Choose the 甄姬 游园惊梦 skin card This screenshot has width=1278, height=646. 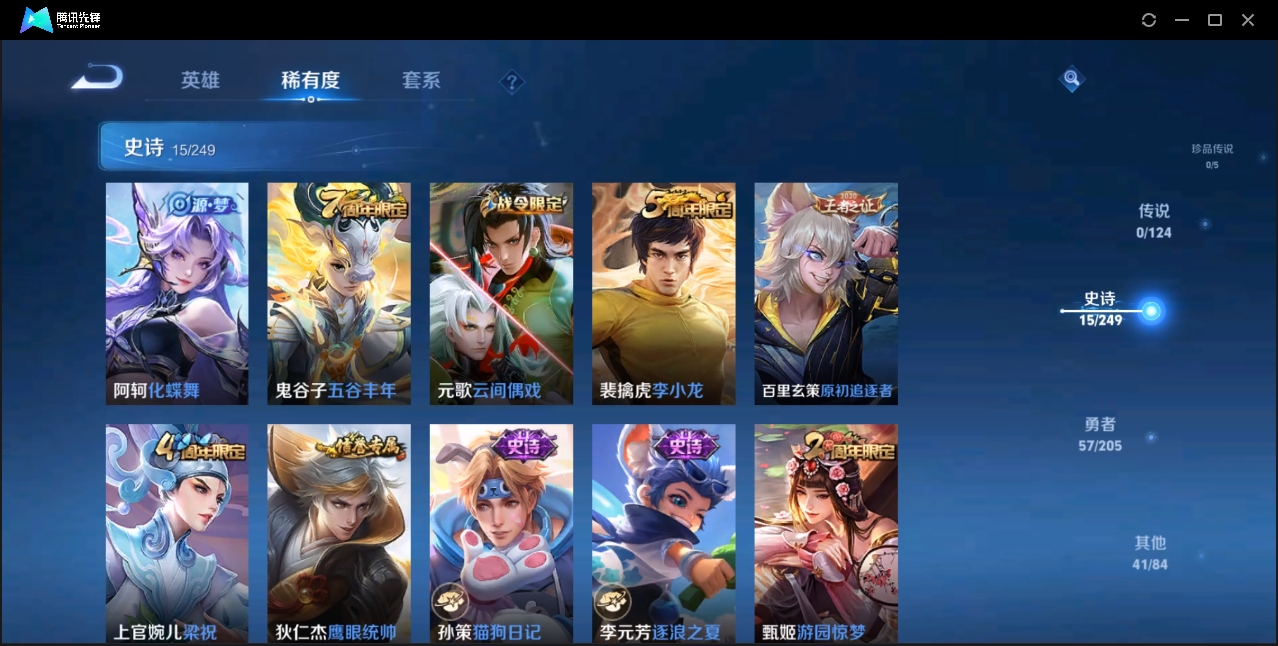825,532
